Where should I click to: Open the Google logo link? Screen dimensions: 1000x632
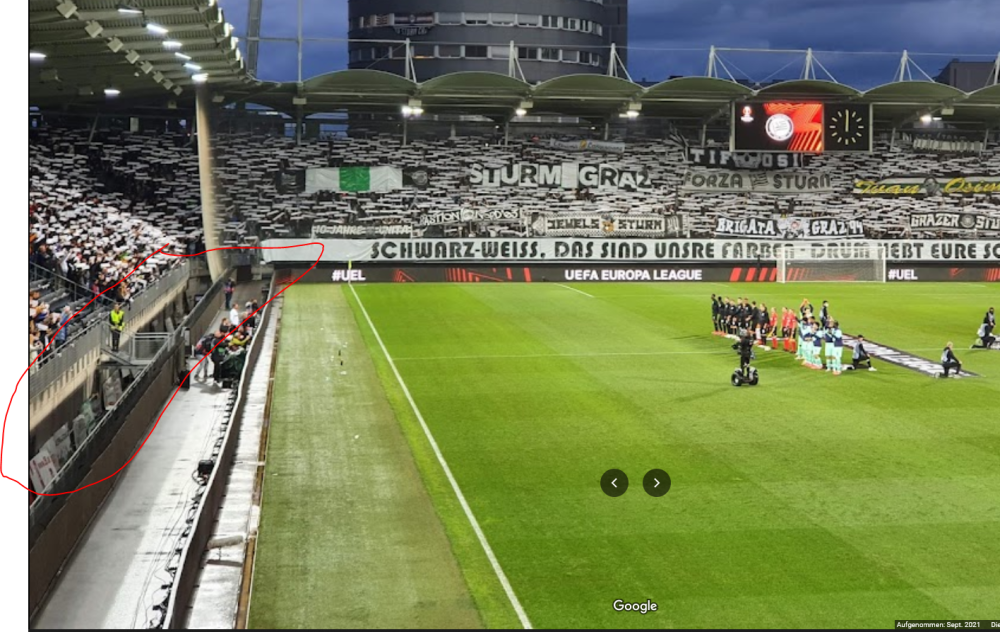(635, 606)
